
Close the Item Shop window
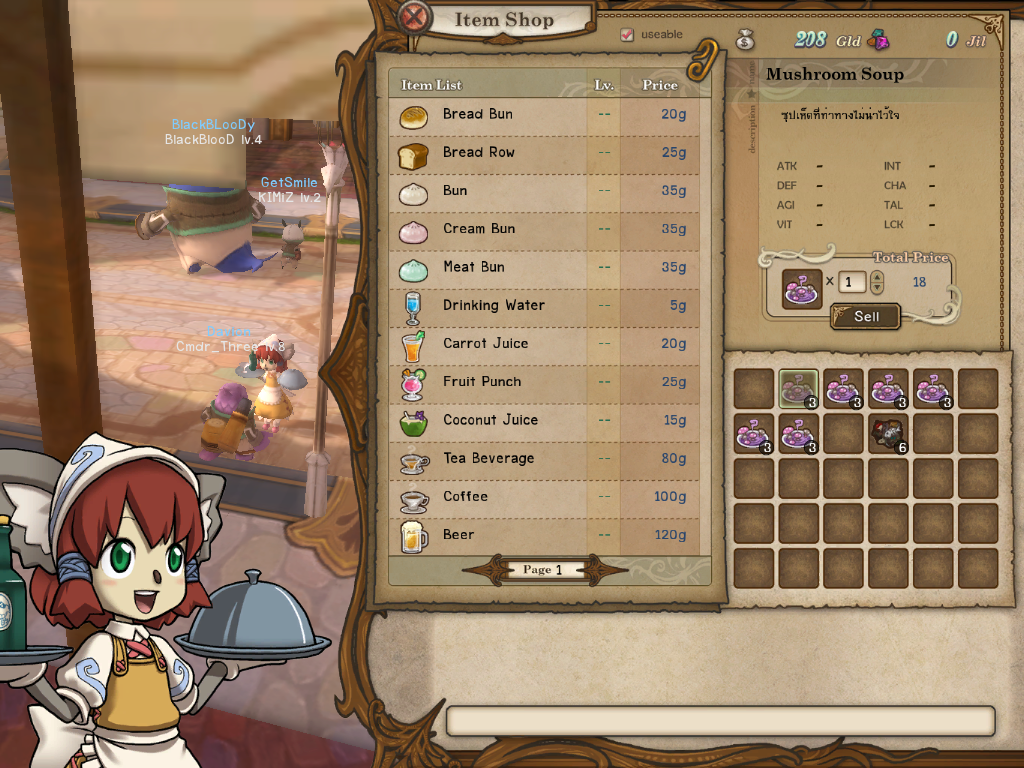click(415, 18)
